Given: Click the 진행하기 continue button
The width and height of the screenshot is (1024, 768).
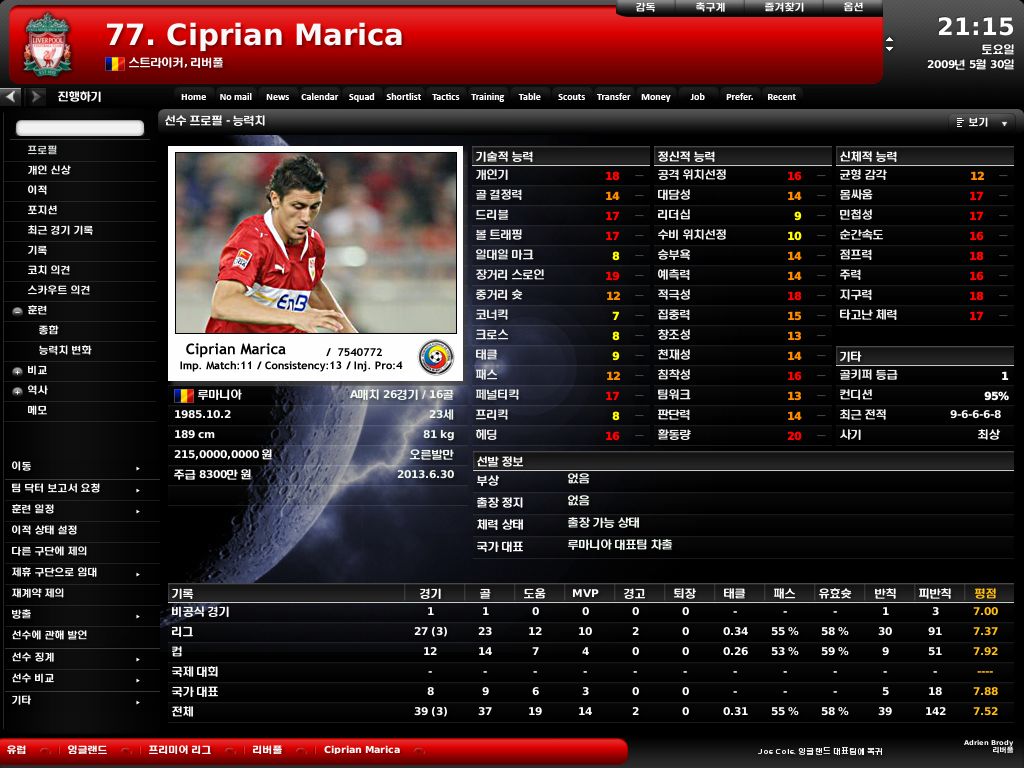Looking at the screenshot, I should [x=79, y=97].
